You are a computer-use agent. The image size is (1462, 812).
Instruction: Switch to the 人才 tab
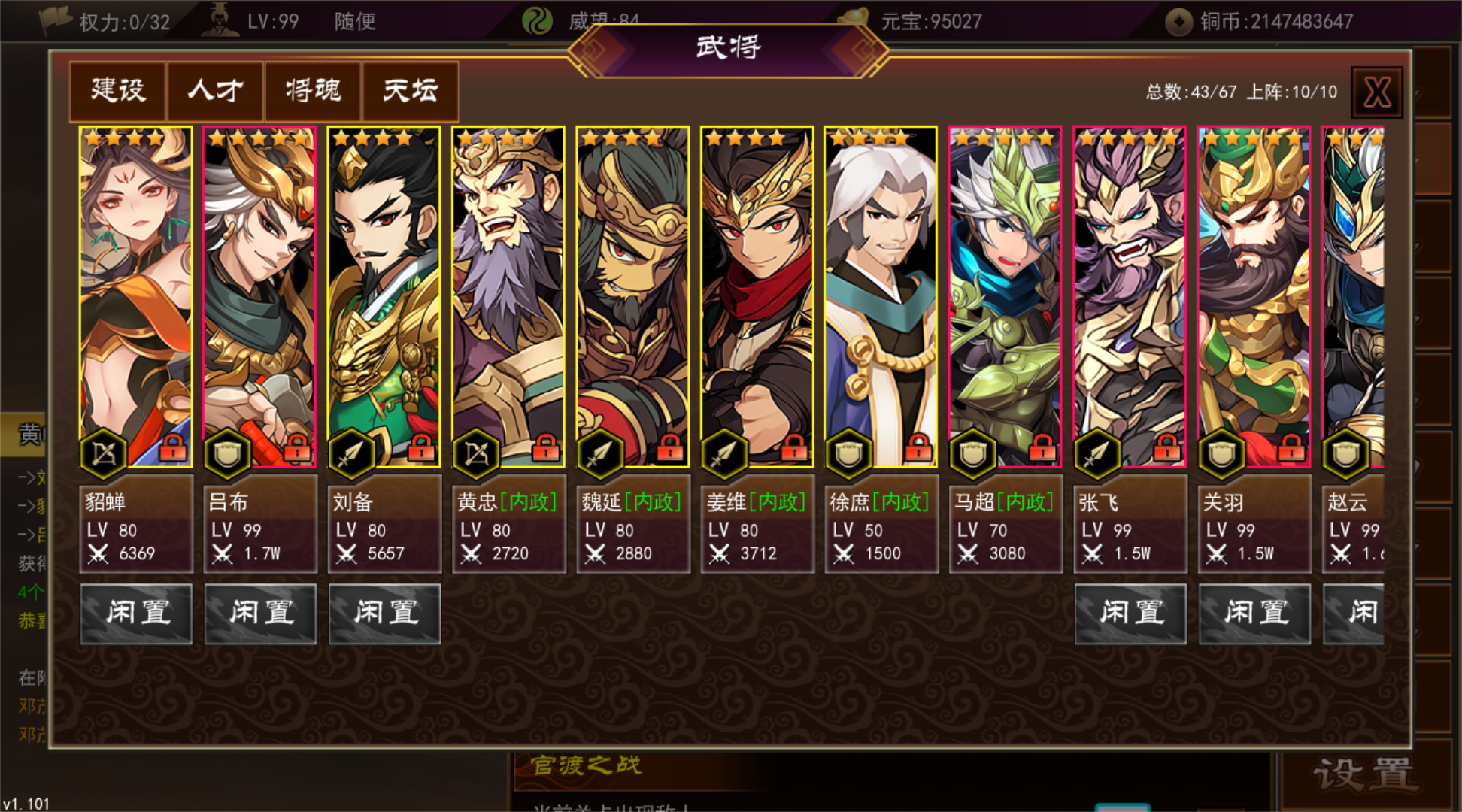214,91
